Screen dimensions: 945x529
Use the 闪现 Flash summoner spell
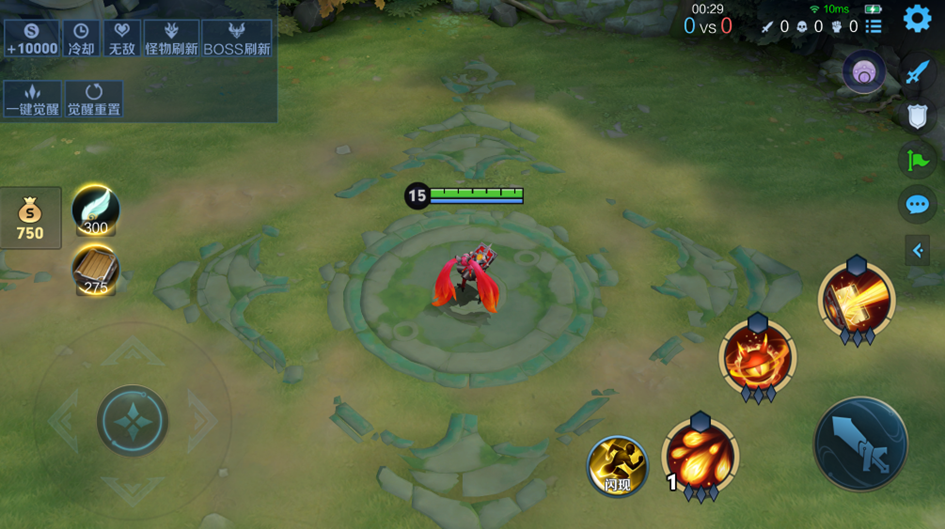point(617,465)
